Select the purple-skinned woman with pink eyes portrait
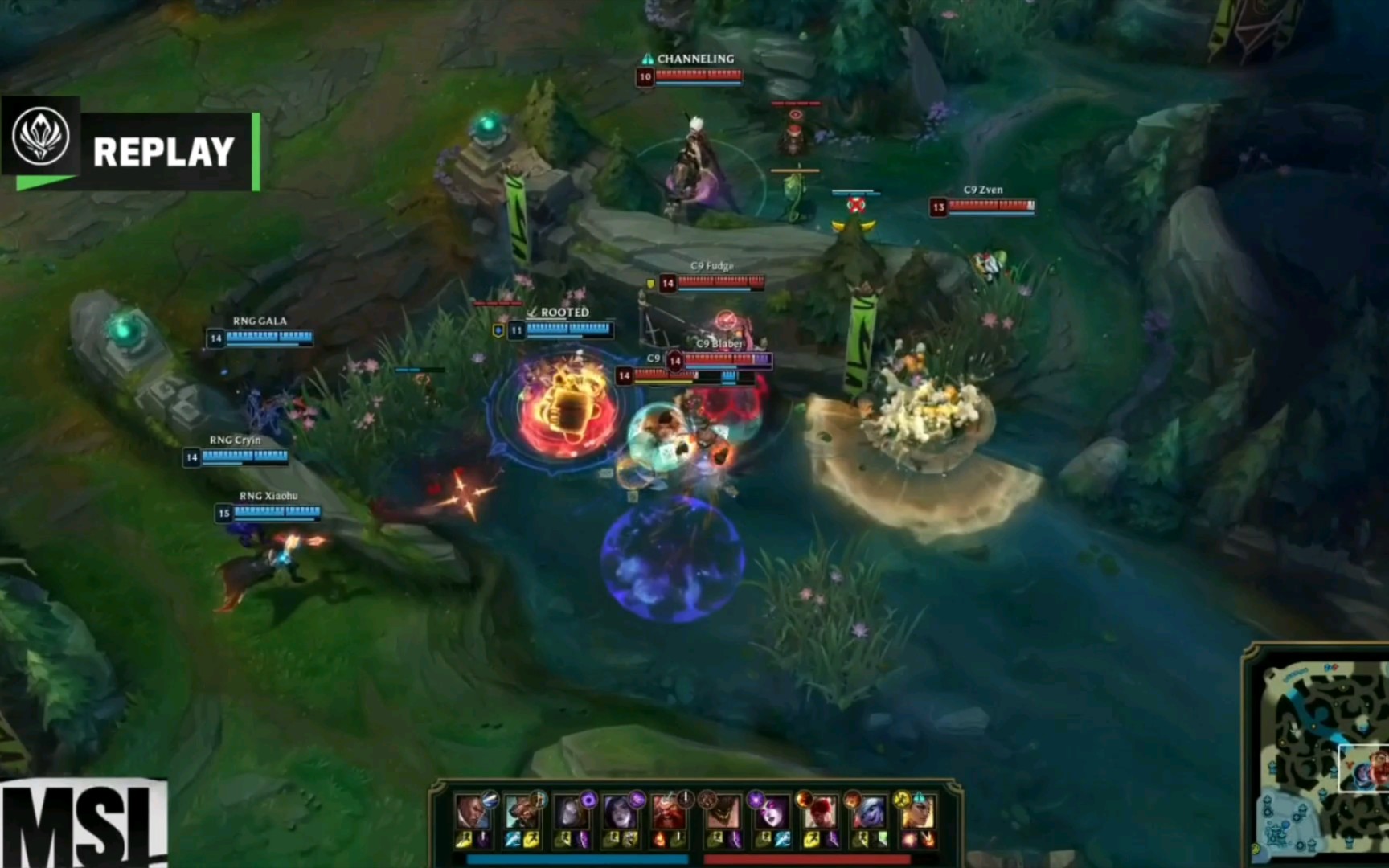1389x868 pixels. 771,811
